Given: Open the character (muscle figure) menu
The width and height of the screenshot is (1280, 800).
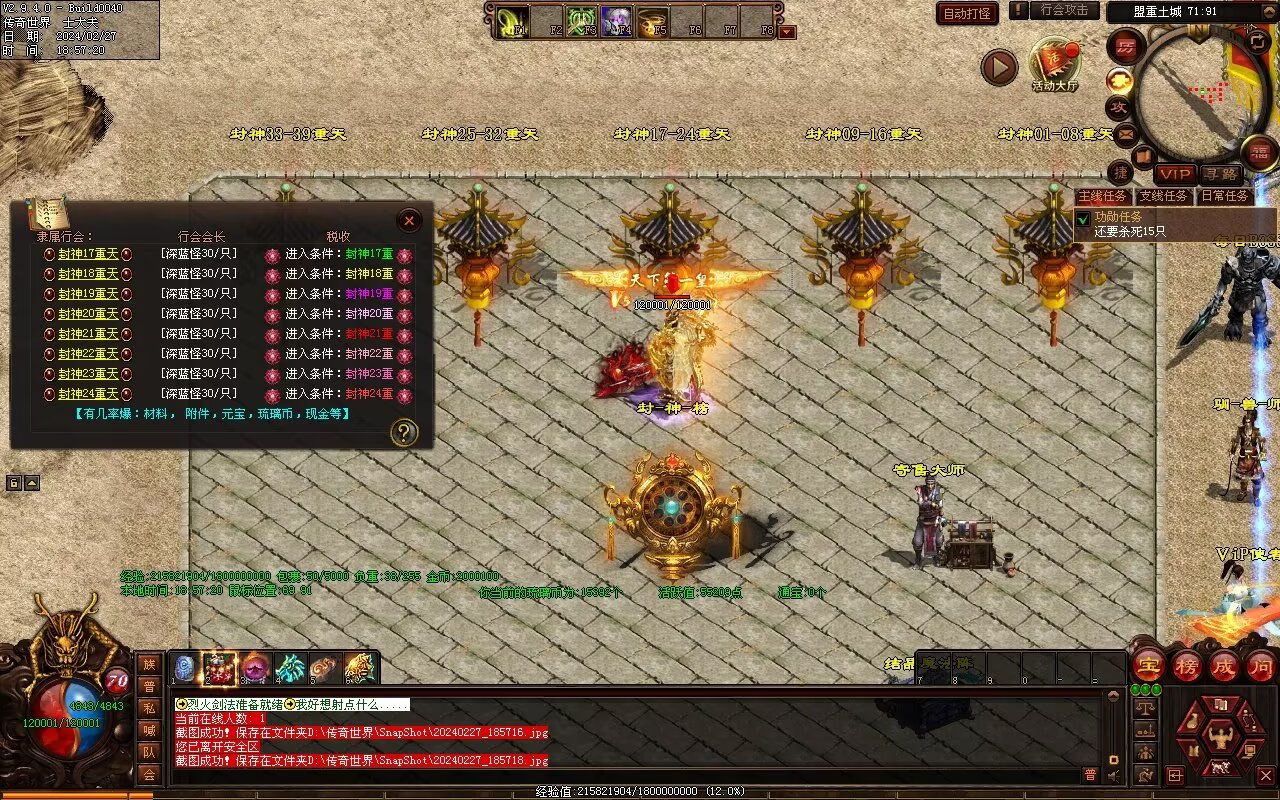Looking at the screenshot, I should 1221,739.
